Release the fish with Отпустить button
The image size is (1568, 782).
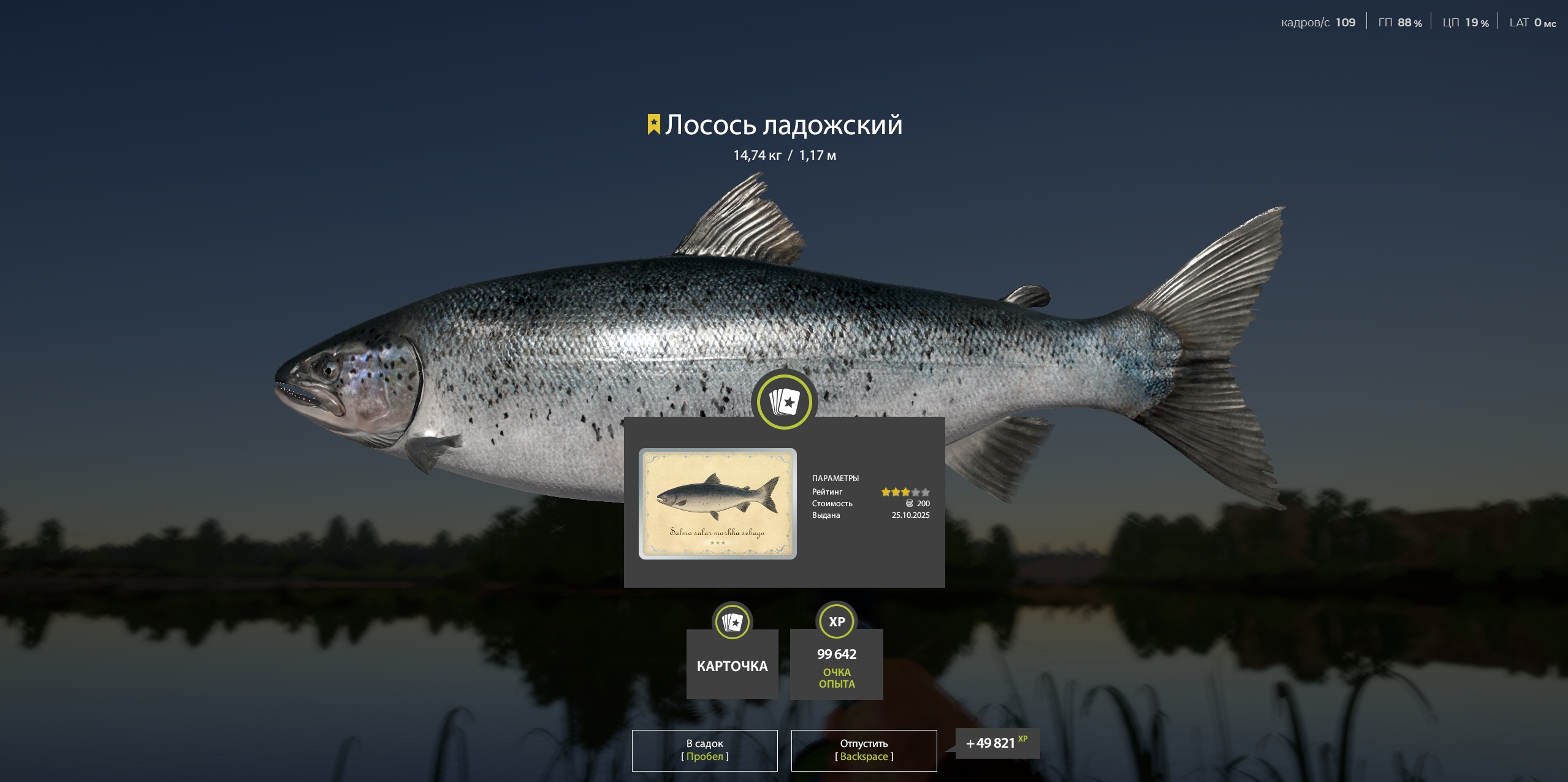pos(864,750)
